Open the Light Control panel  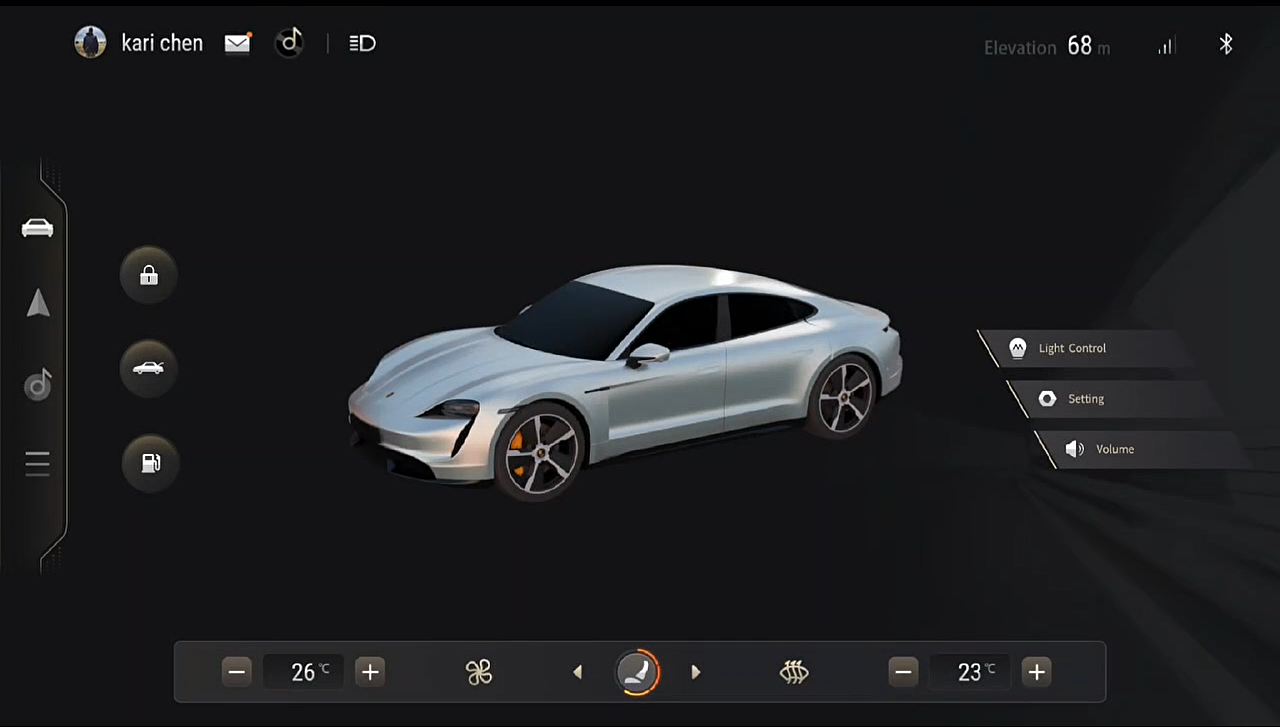[1071, 348]
